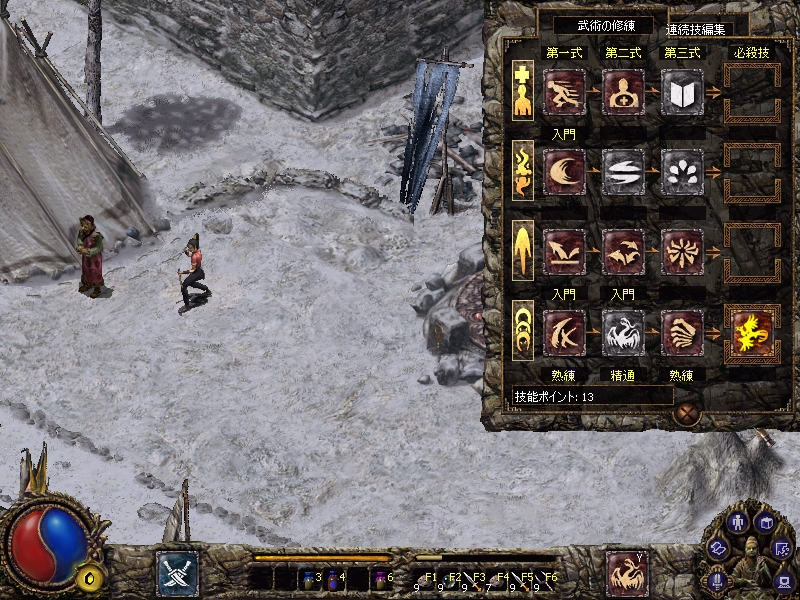Select the 武術の修練 tab

coord(596,26)
